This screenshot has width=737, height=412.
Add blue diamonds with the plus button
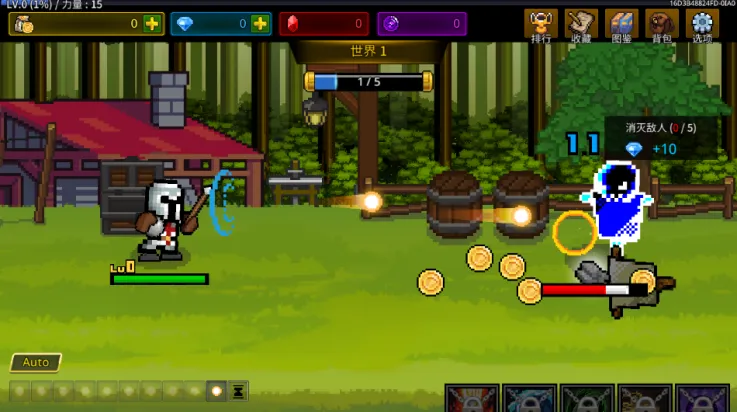coord(260,24)
